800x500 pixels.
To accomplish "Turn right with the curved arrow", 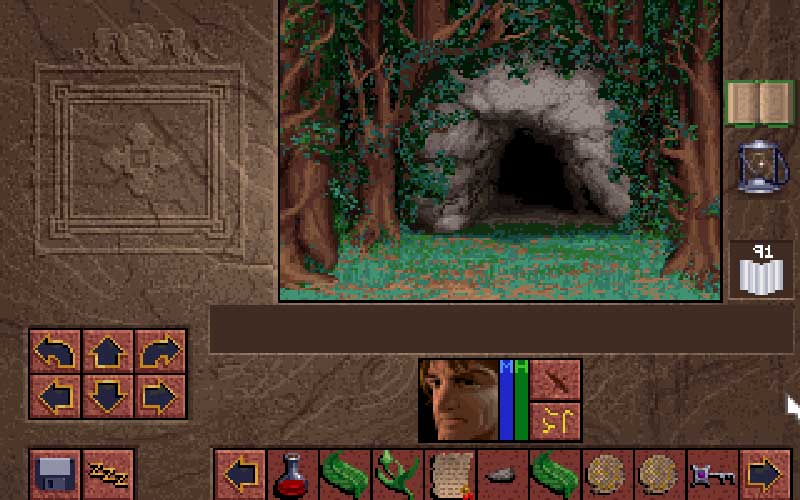I will coord(160,352).
